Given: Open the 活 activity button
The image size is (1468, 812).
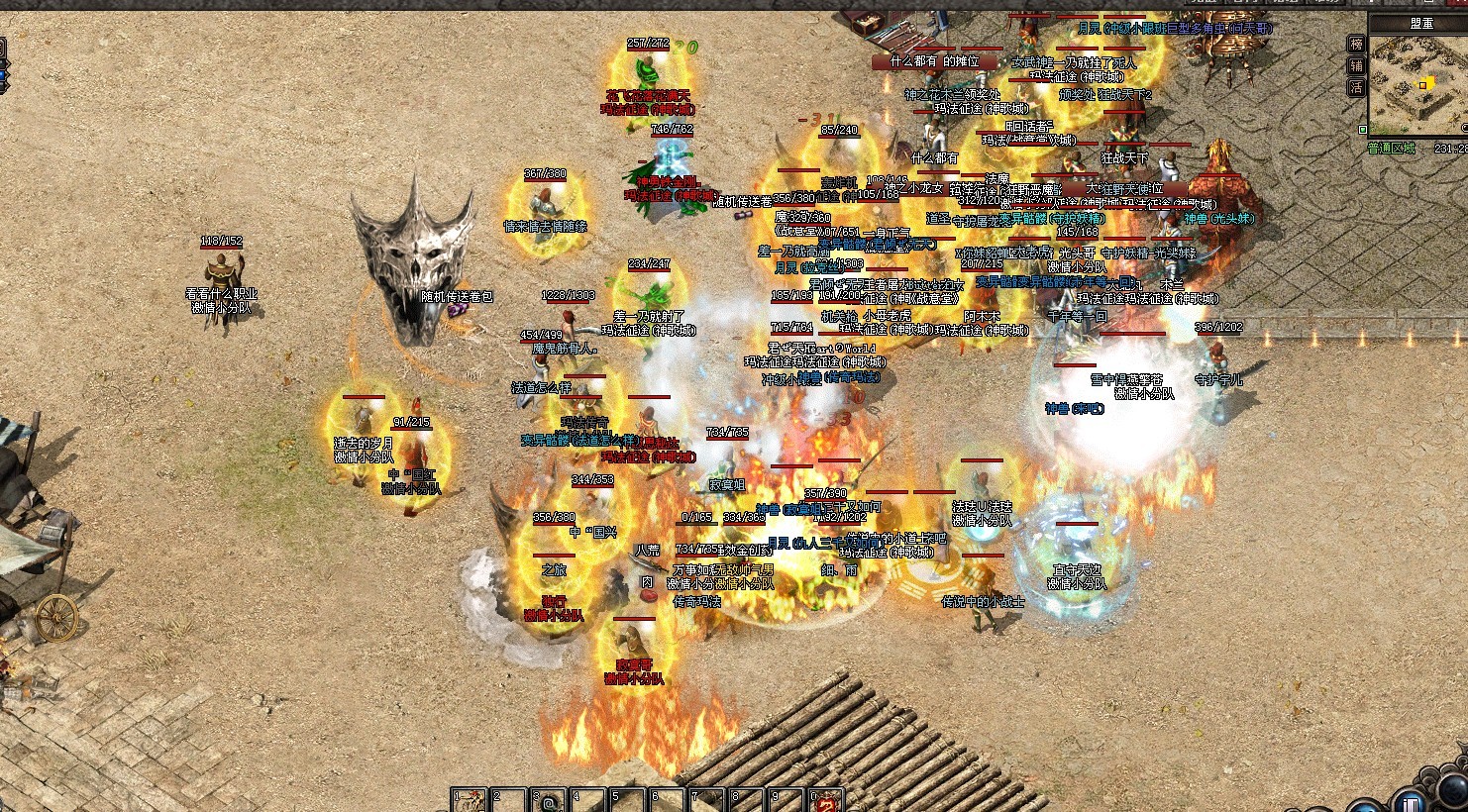Looking at the screenshot, I should tap(1356, 87).
